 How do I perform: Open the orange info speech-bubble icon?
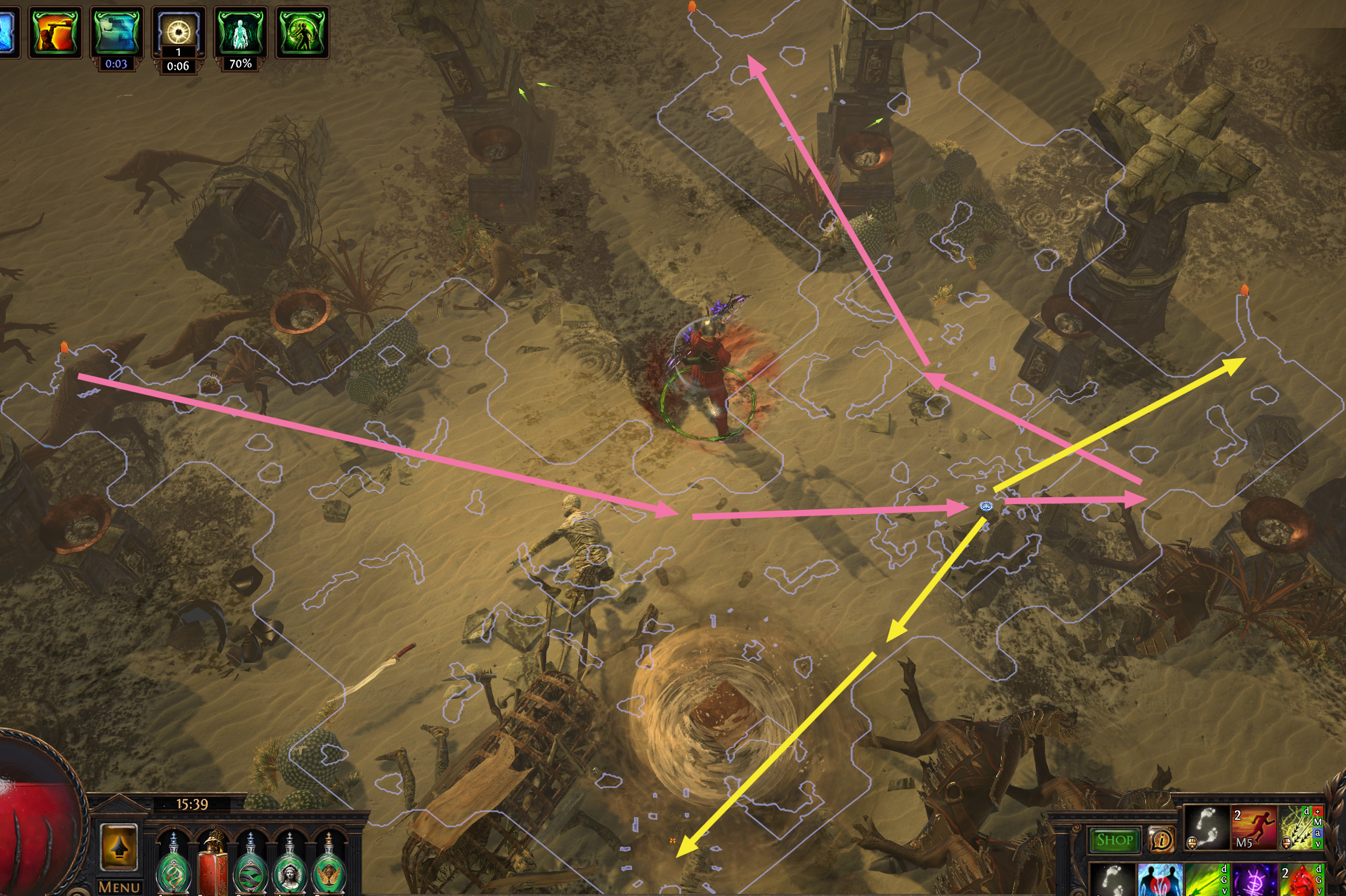click(1162, 841)
